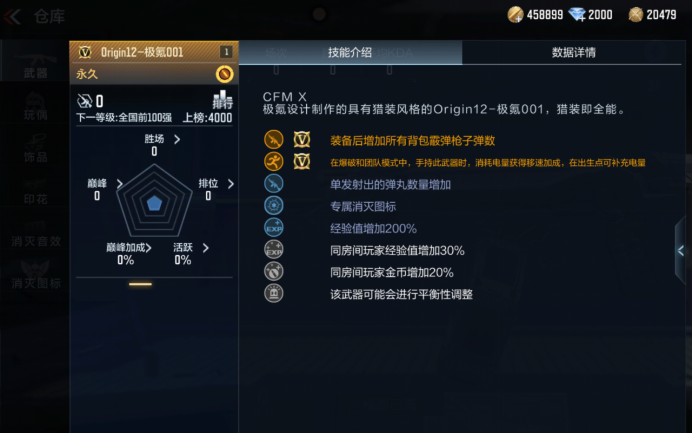Click the gold coin currency icon
The width and height of the screenshot is (693, 433).
point(516,14)
